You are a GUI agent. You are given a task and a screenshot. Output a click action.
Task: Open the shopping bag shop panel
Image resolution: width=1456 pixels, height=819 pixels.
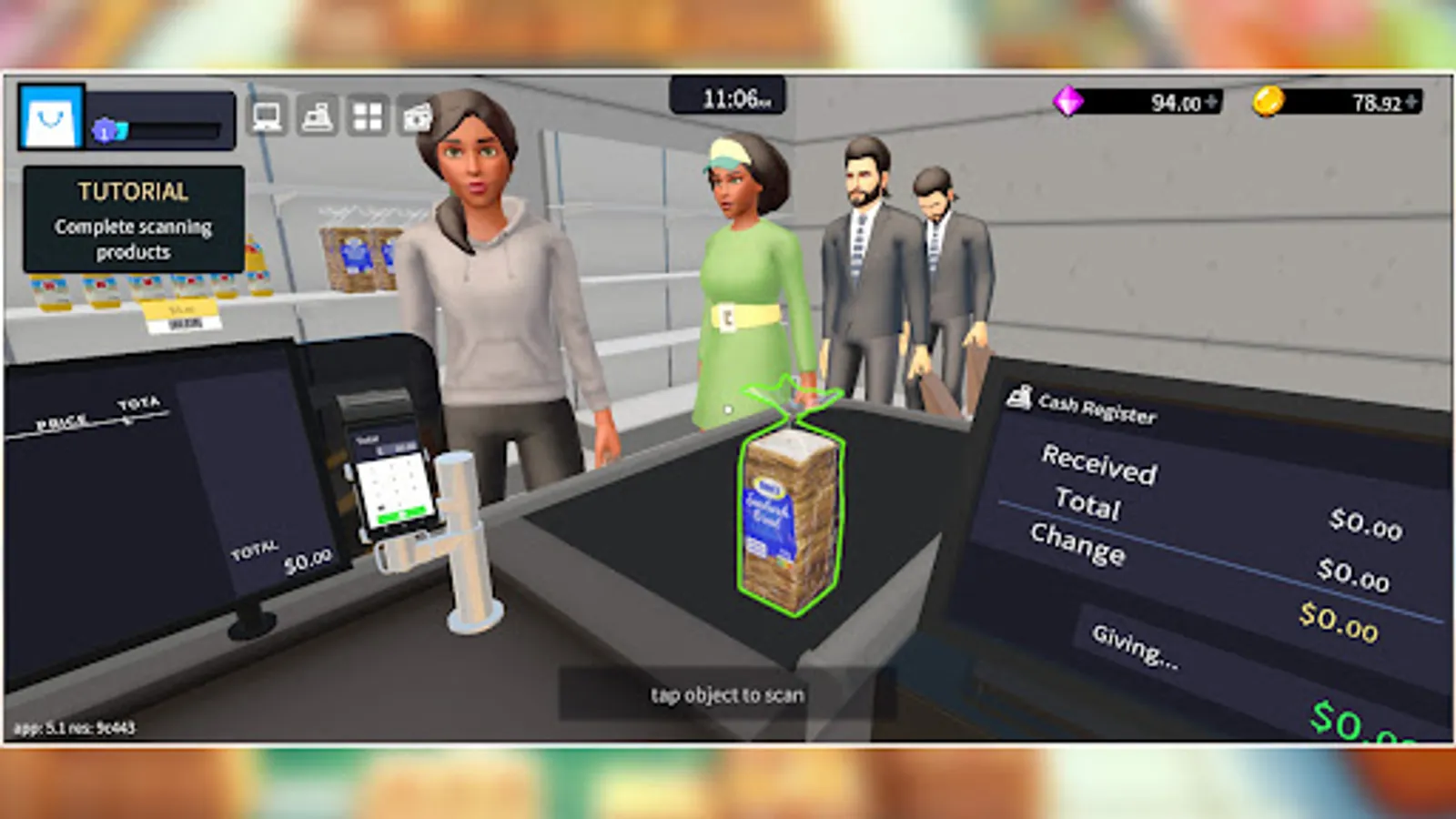point(47,118)
